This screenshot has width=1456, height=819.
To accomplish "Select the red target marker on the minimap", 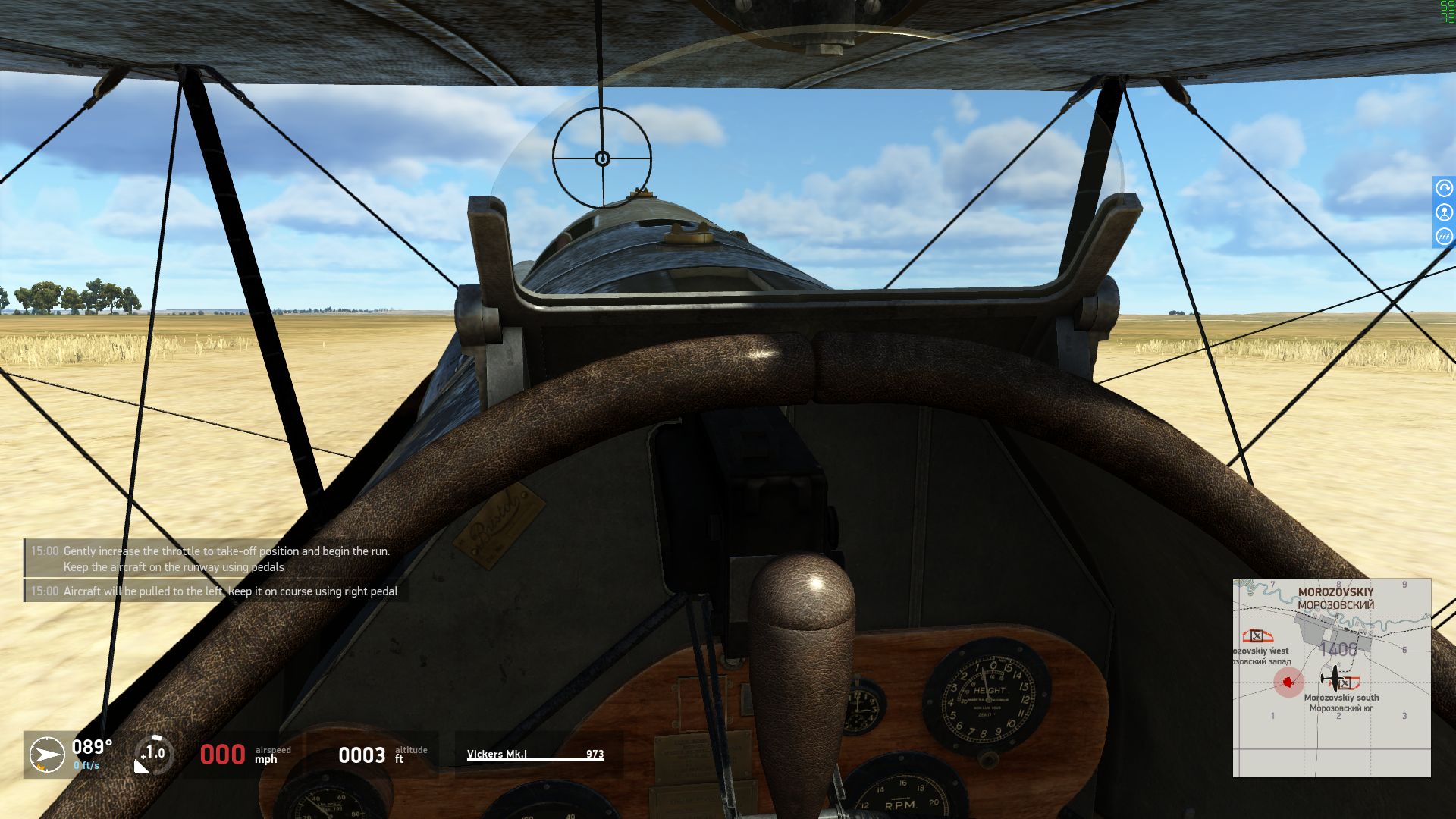I will tap(1287, 682).
